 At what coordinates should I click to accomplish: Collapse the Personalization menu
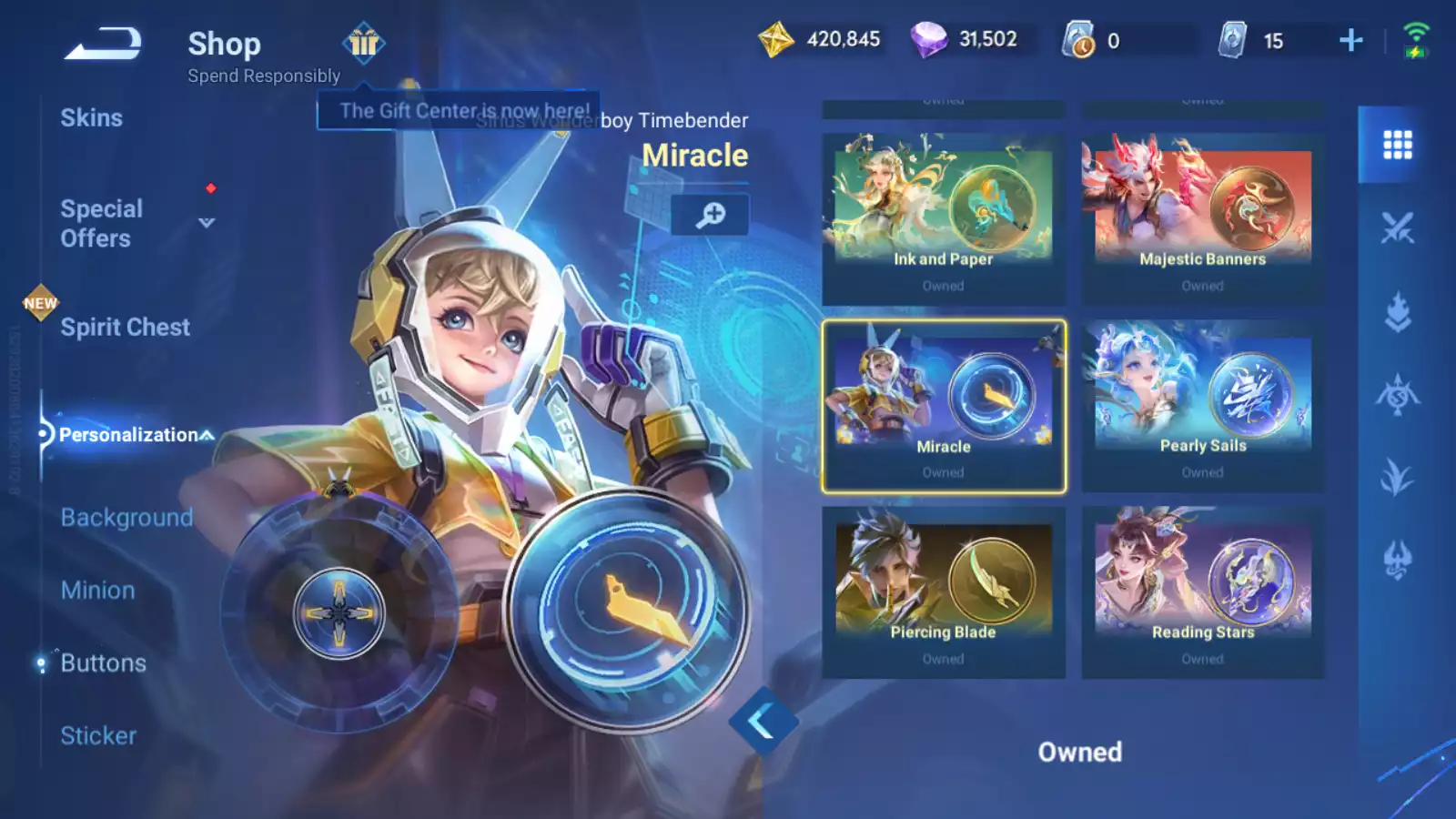[207, 435]
